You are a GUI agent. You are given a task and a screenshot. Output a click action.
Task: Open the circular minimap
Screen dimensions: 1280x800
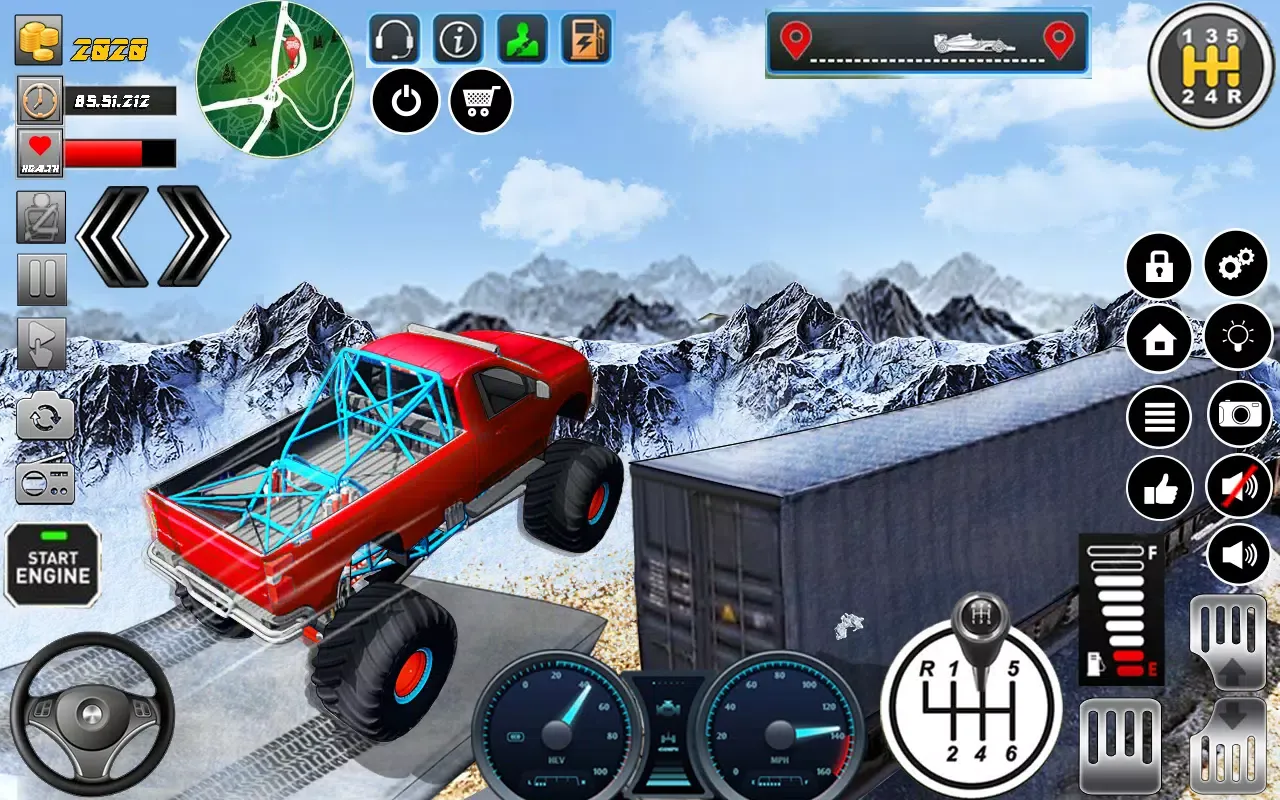tap(274, 79)
